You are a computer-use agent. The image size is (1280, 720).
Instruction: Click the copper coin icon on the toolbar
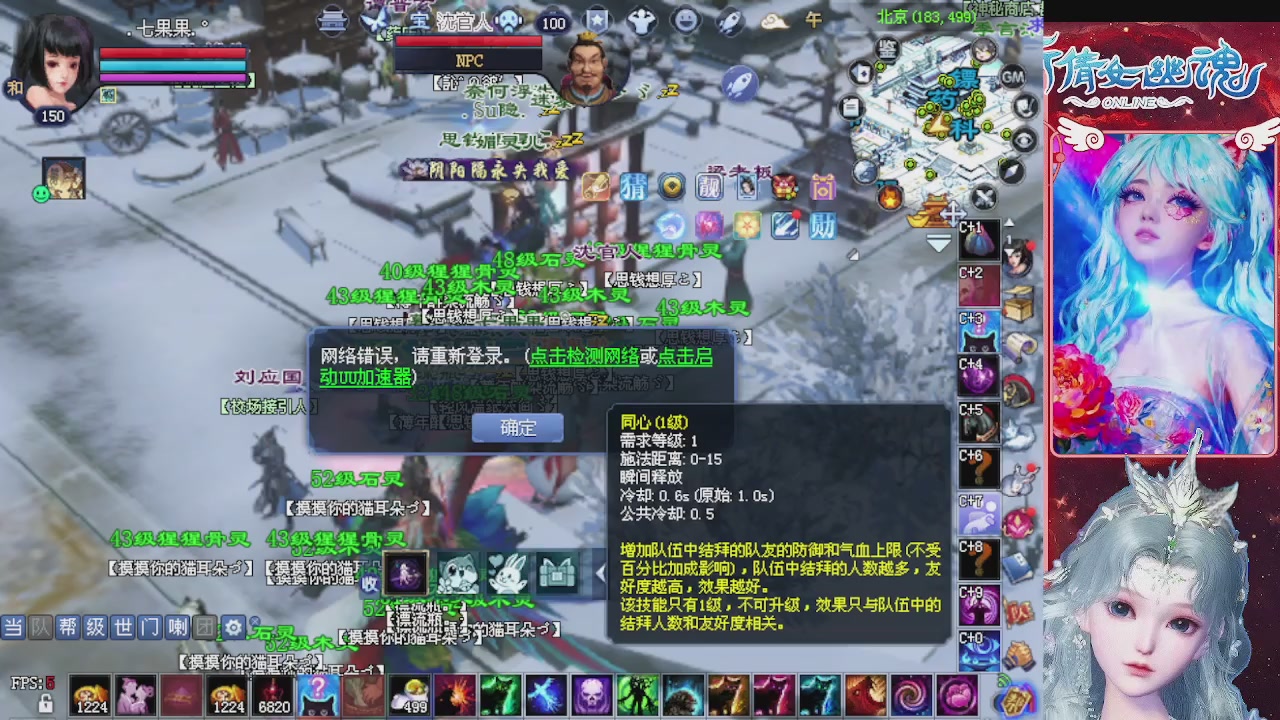click(x=672, y=187)
